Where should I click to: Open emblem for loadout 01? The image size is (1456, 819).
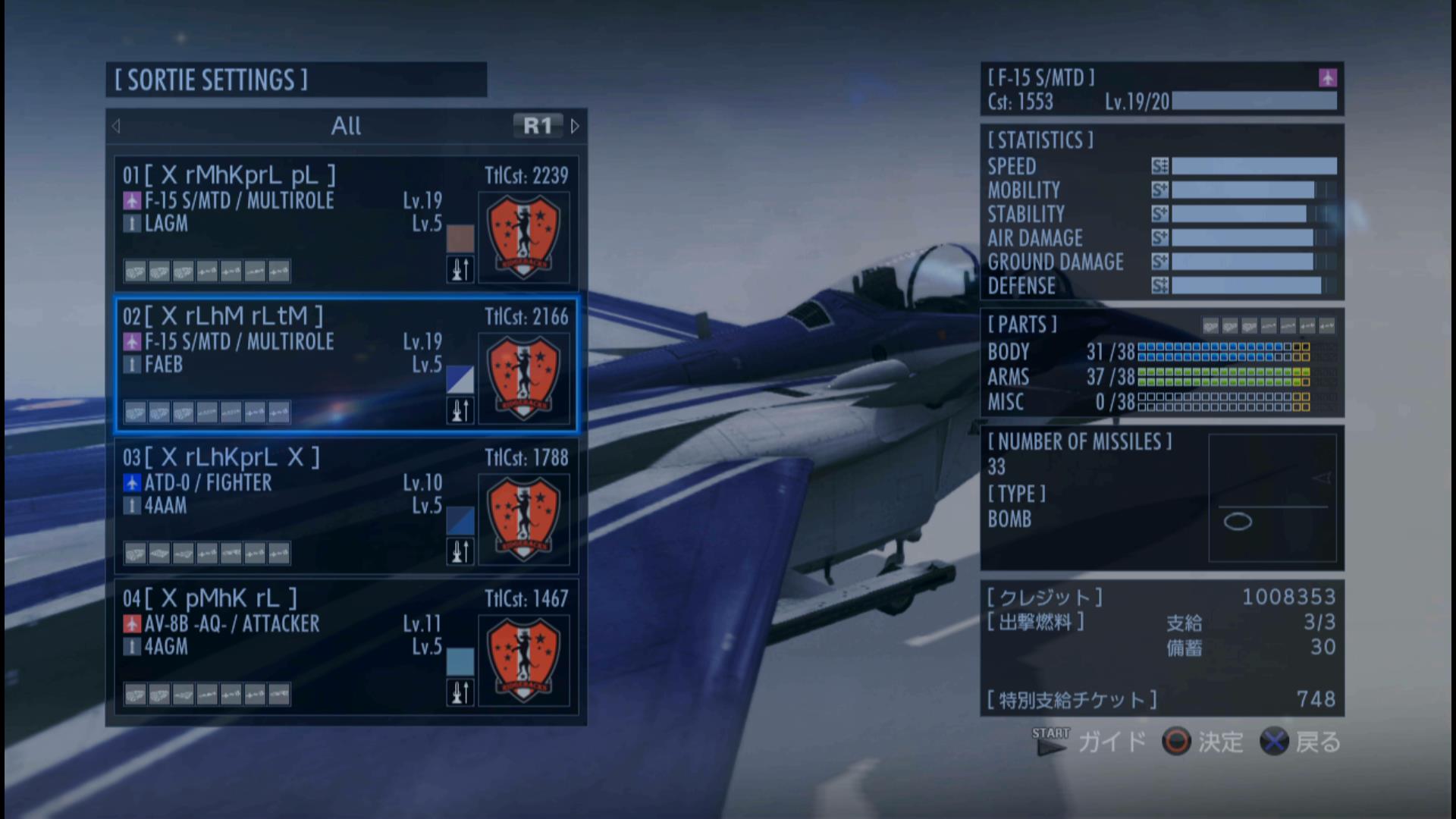pos(523,237)
